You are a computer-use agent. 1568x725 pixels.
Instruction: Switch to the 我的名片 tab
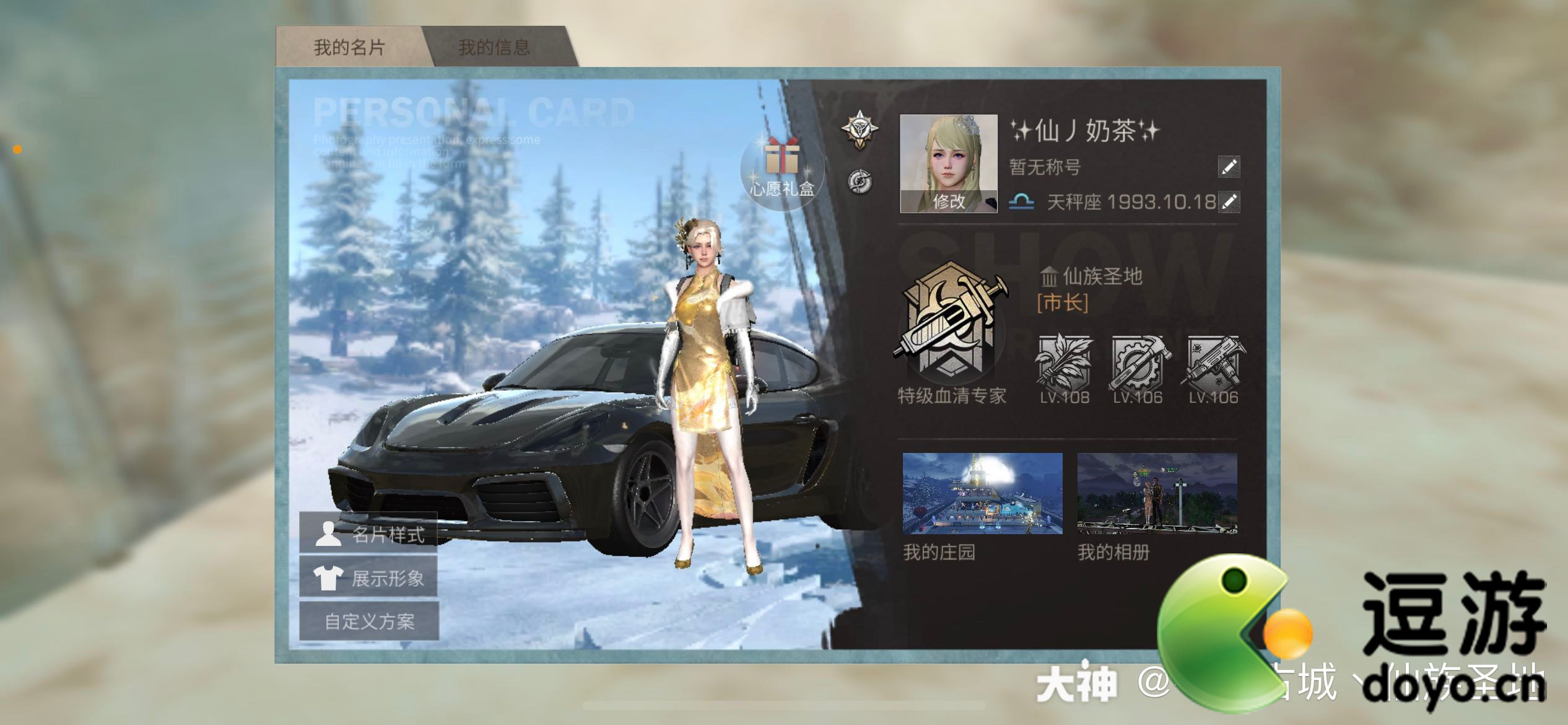[x=349, y=47]
